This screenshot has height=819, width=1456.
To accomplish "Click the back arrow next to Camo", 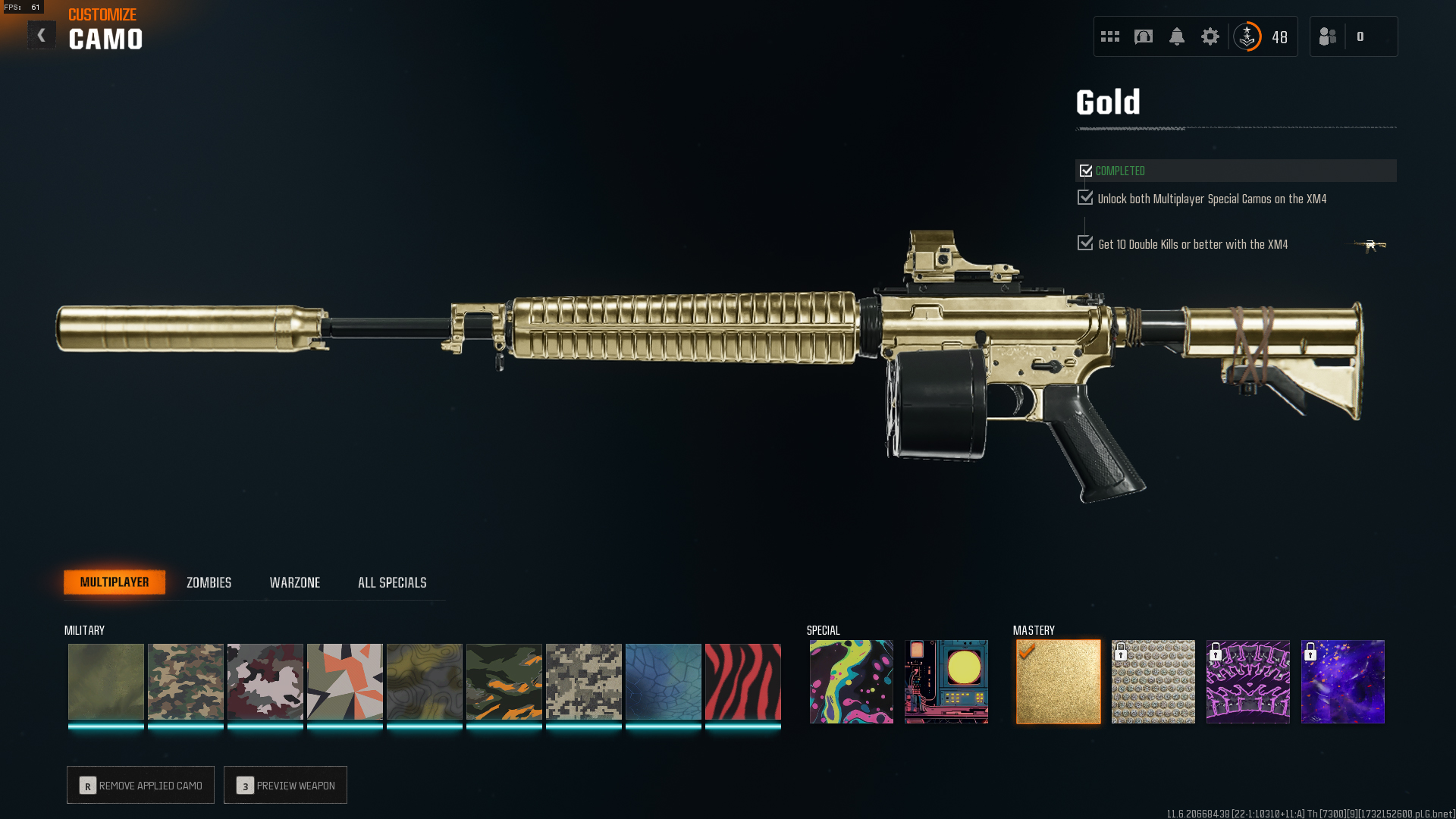I will (x=42, y=35).
